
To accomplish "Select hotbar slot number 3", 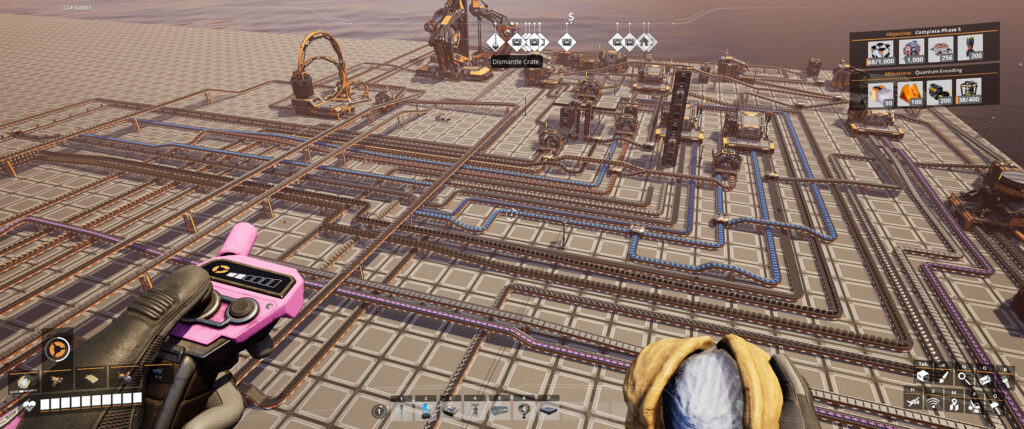I will coord(449,409).
